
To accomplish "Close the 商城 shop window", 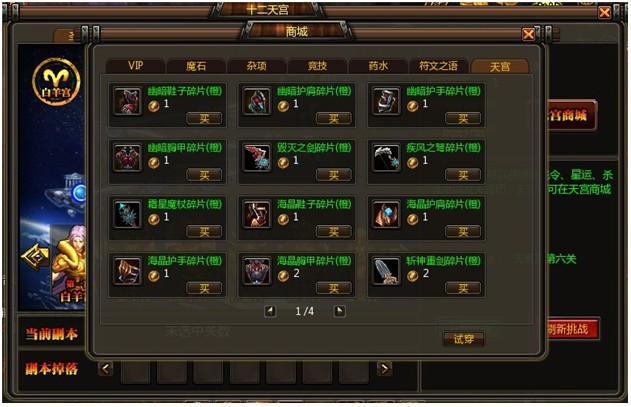I will tap(528, 34).
